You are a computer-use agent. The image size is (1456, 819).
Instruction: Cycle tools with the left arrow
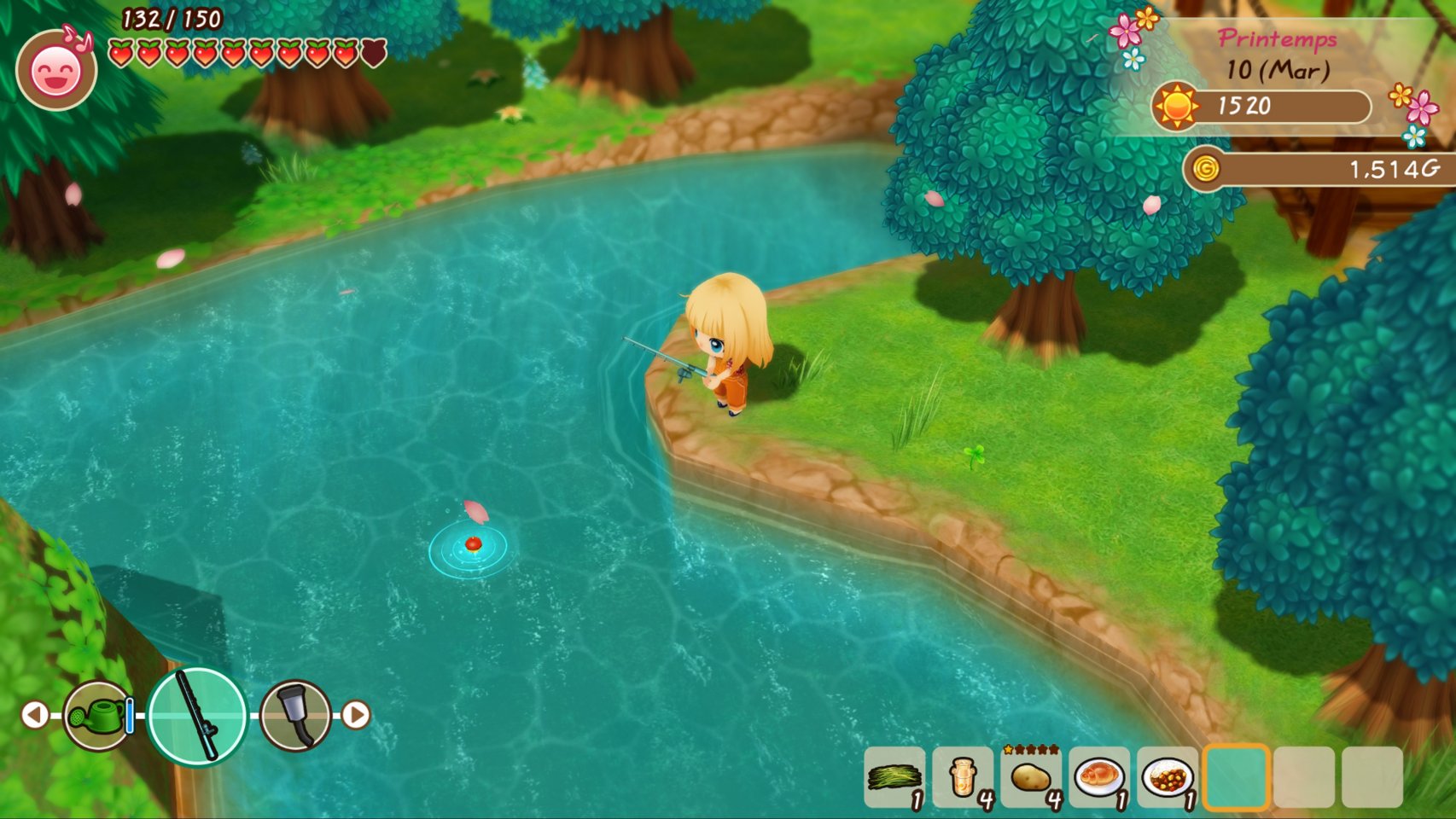(35, 715)
